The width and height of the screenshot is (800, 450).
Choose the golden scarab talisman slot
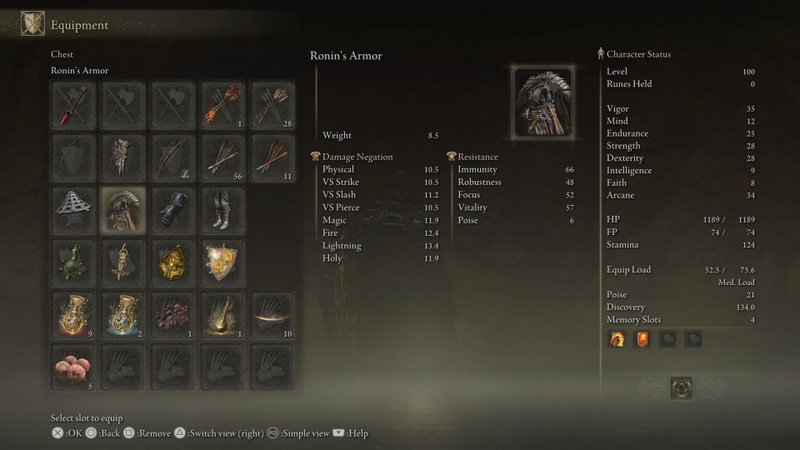(171, 262)
